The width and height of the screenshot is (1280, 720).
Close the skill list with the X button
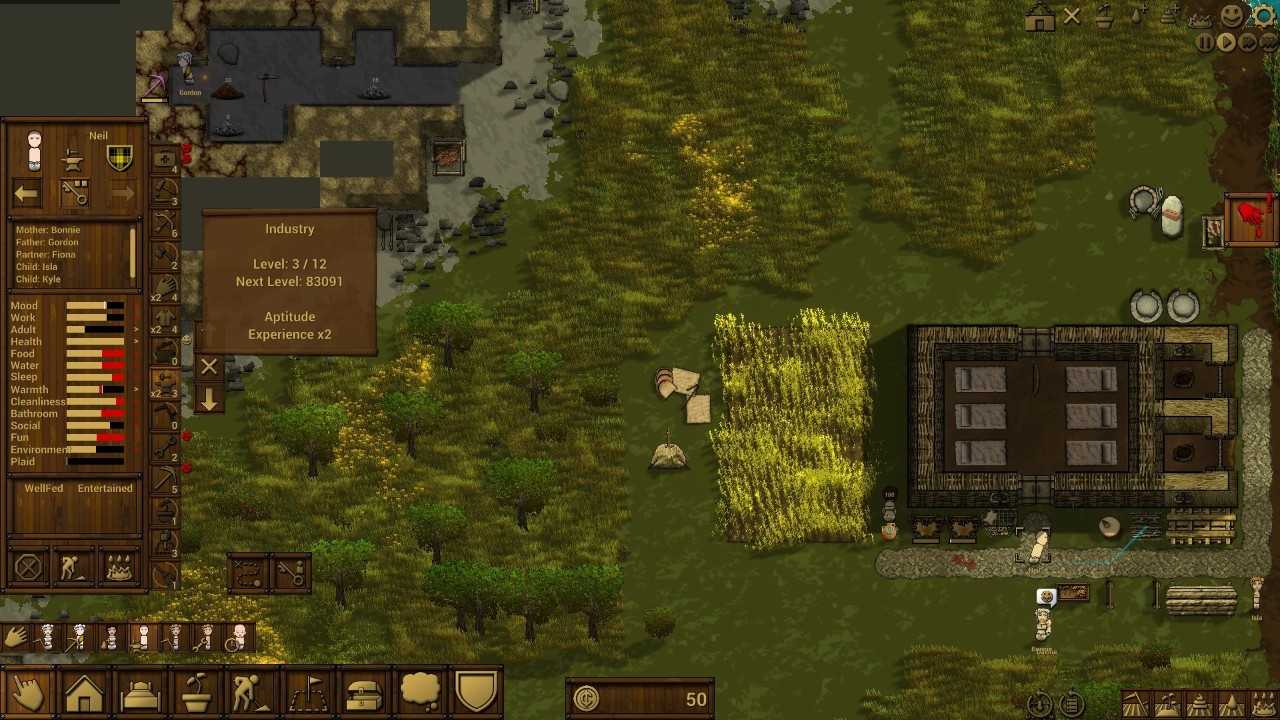click(x=209, y=367)
